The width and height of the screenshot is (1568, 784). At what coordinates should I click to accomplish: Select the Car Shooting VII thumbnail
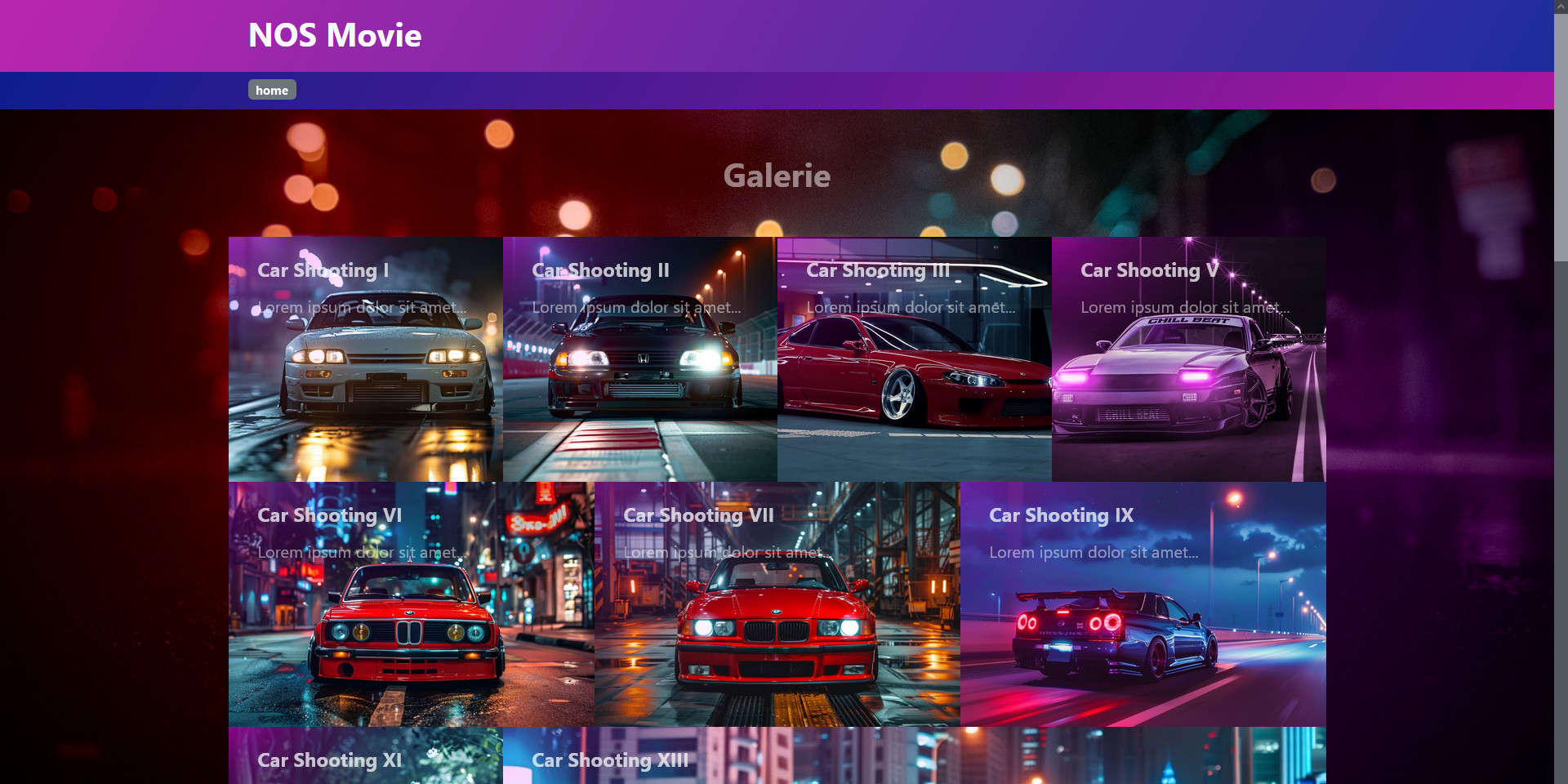tap(777, 604)
